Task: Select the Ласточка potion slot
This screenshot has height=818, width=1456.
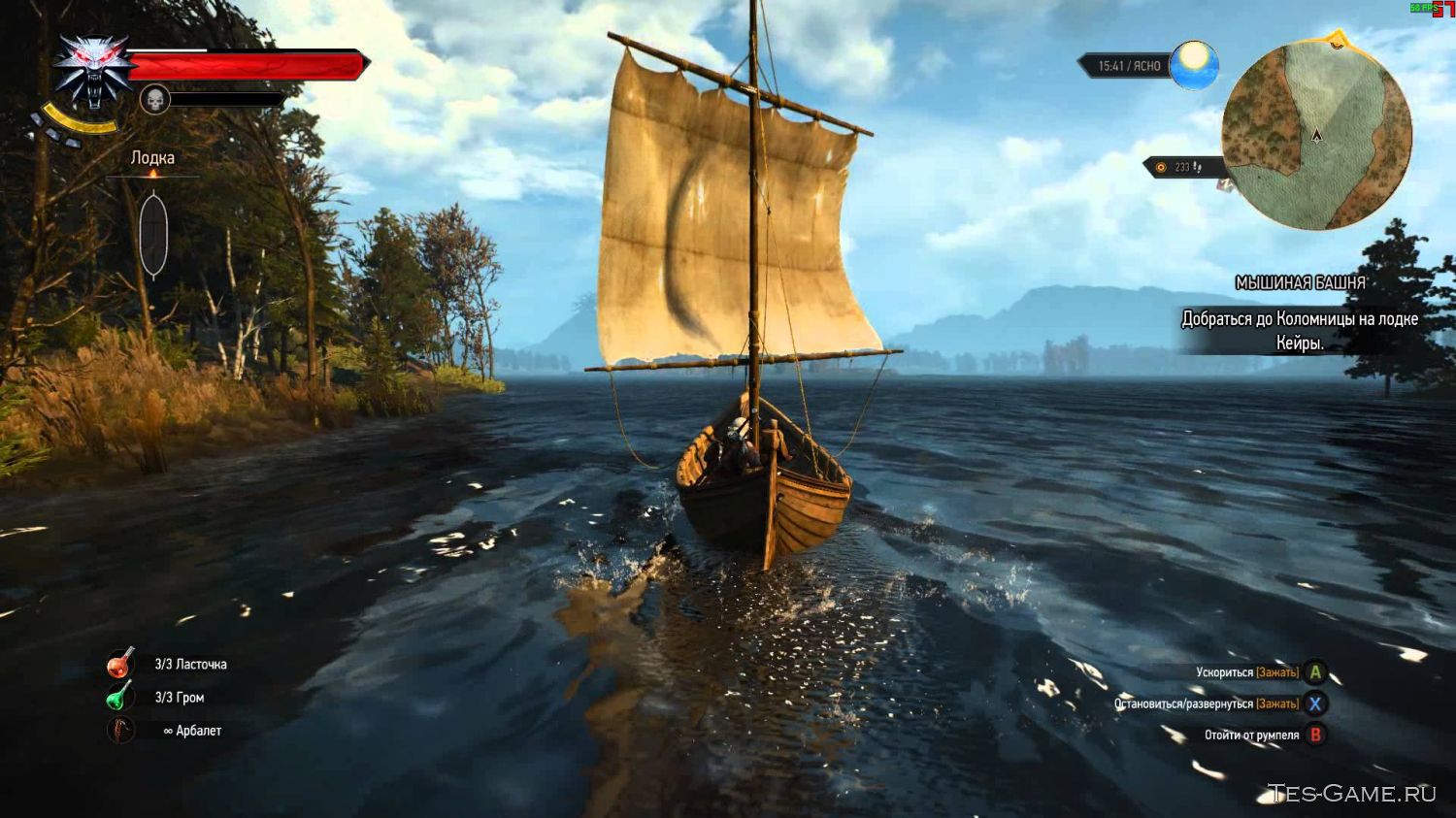Action: click(120, 664)
